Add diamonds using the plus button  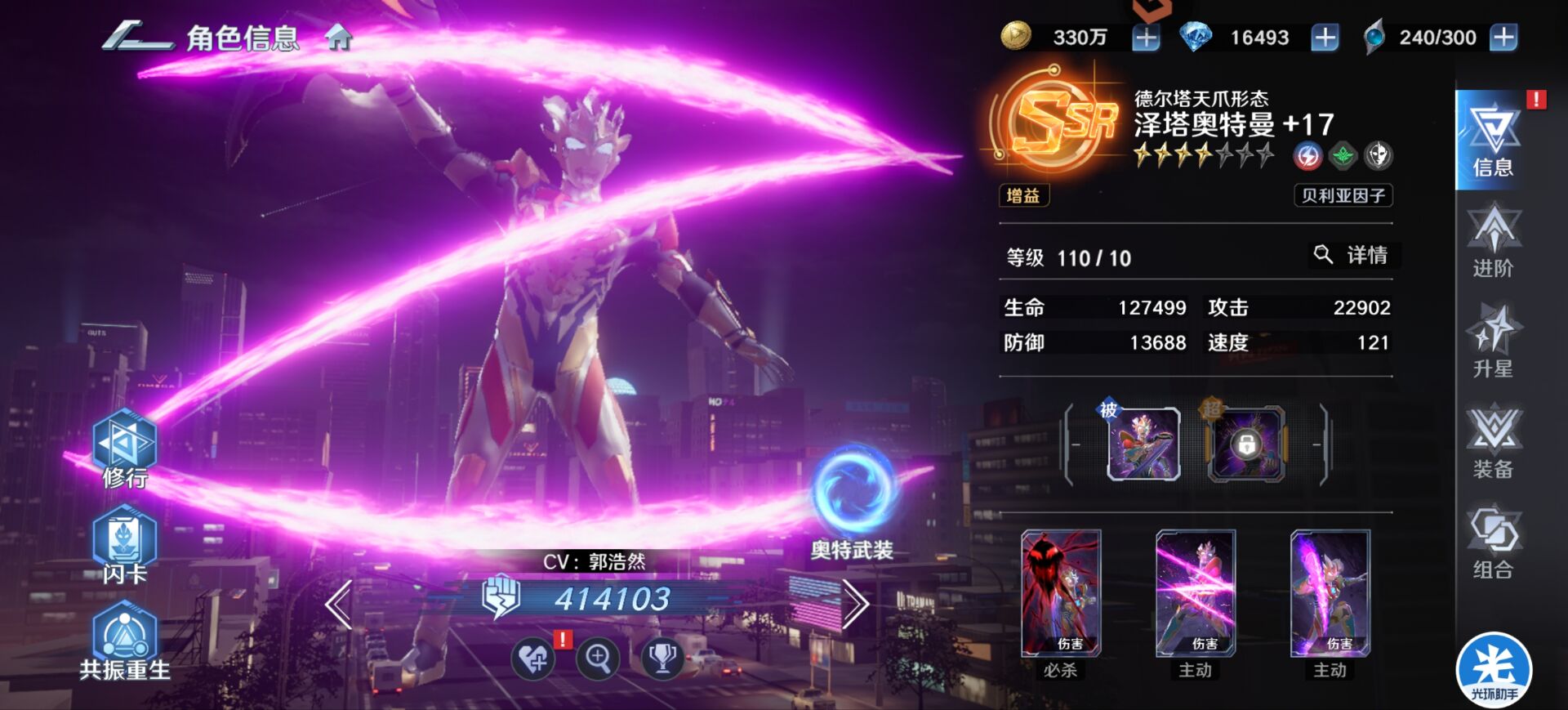[x=1324, y=38]
